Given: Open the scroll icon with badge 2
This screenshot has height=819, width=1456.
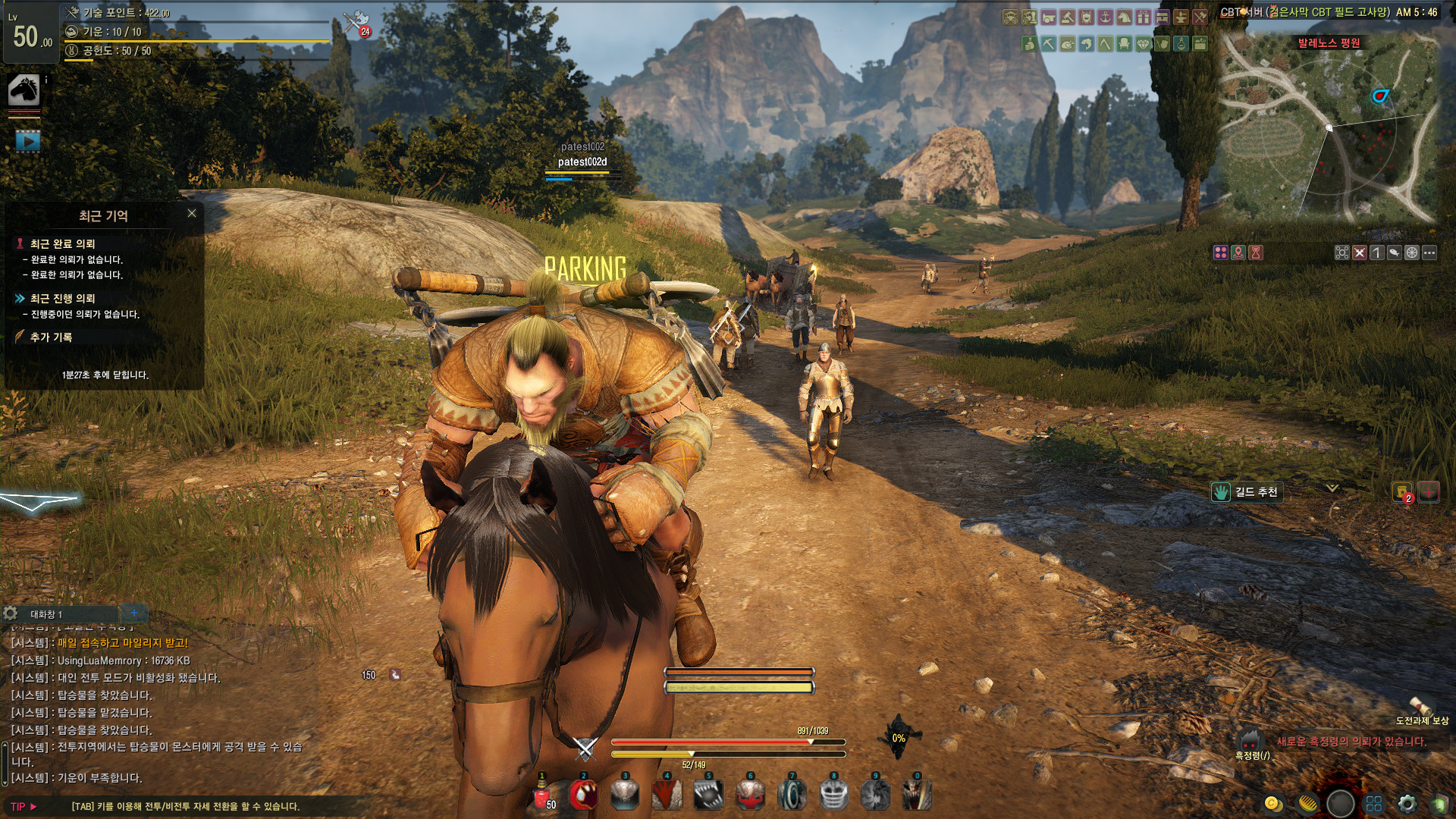Looking at the screenshot, I should pyautogui.click(x=1402, y=492).
